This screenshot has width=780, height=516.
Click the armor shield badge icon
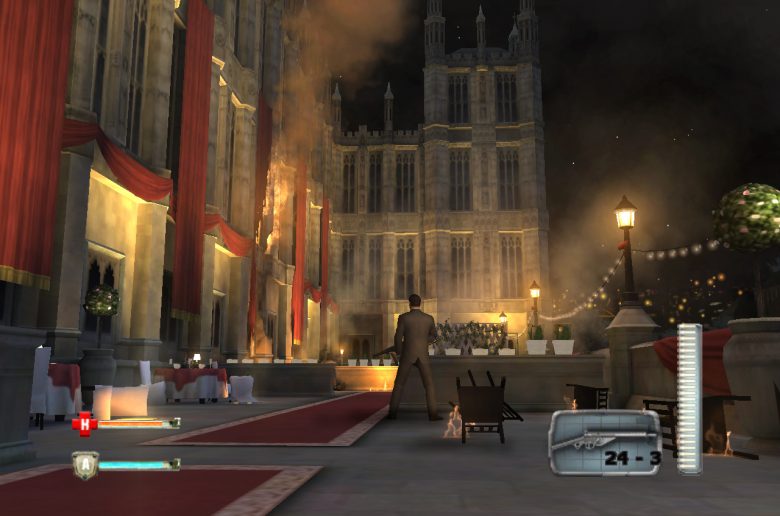point(85,465)
